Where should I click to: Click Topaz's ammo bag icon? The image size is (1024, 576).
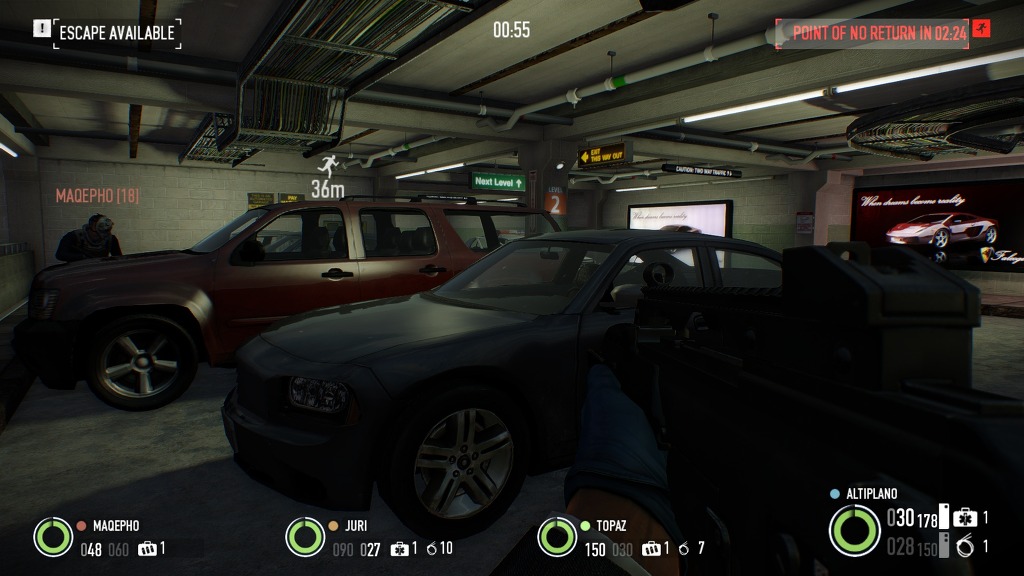[652, 548]
